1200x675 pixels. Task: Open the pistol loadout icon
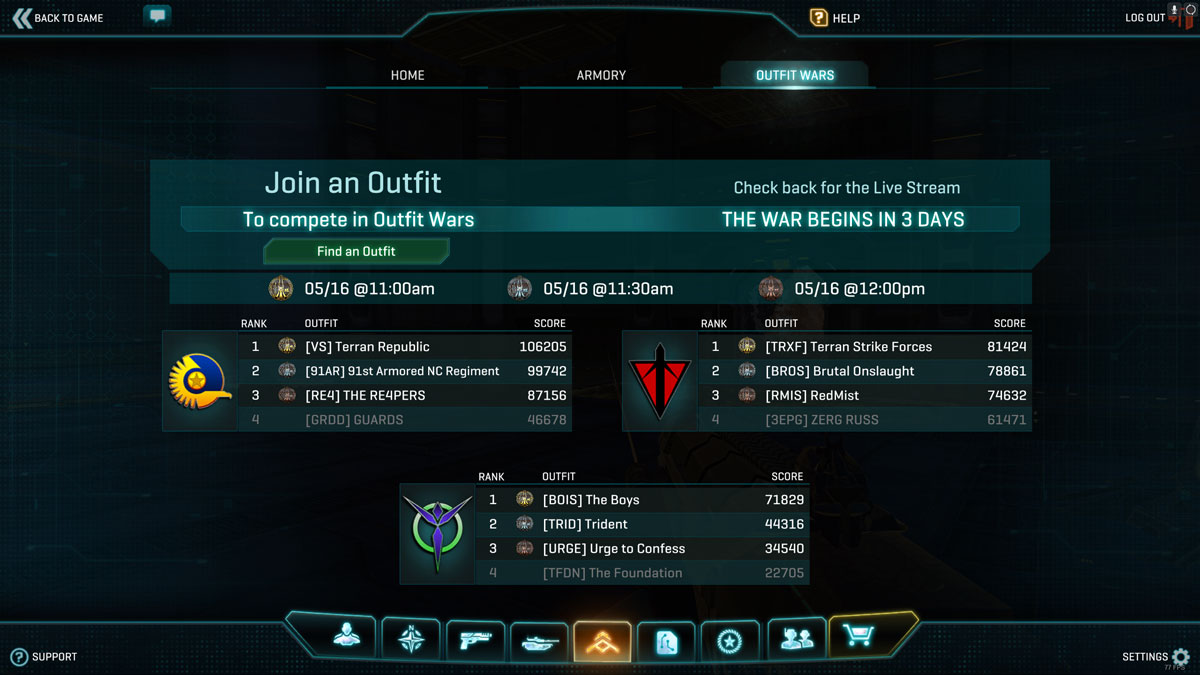click(475, 640)
